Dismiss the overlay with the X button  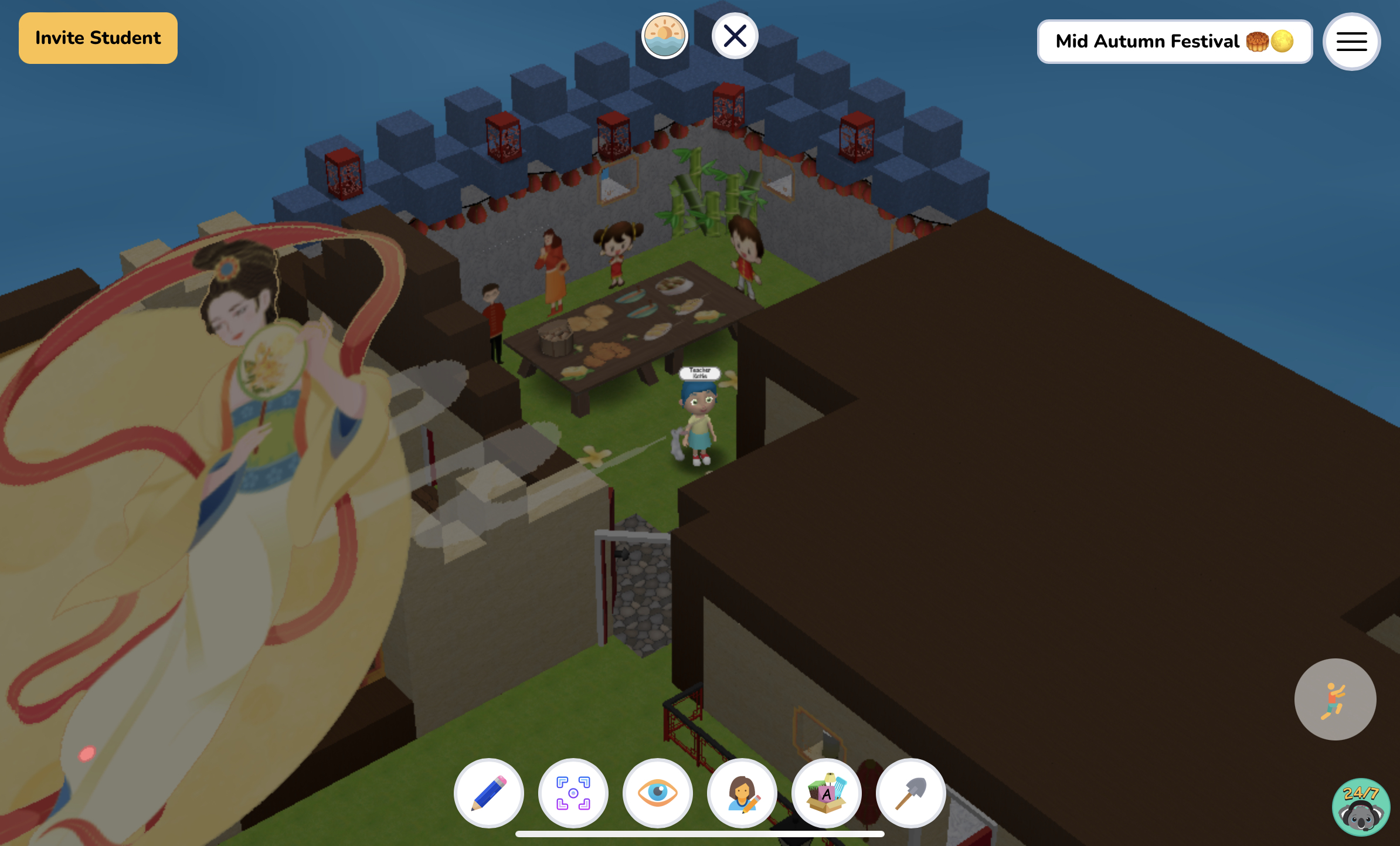coord(735,35)
